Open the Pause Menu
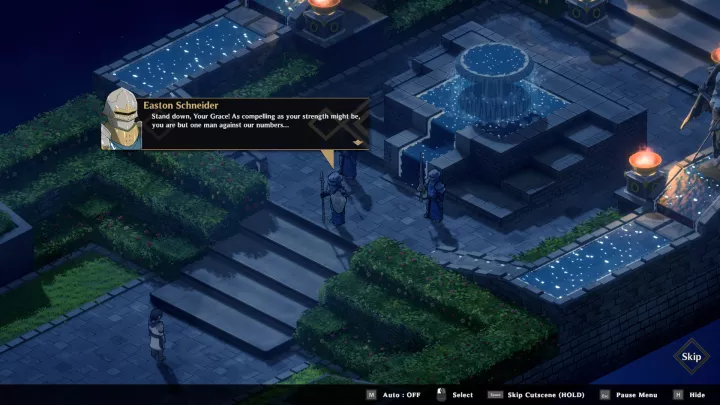 tap(630, 395)
